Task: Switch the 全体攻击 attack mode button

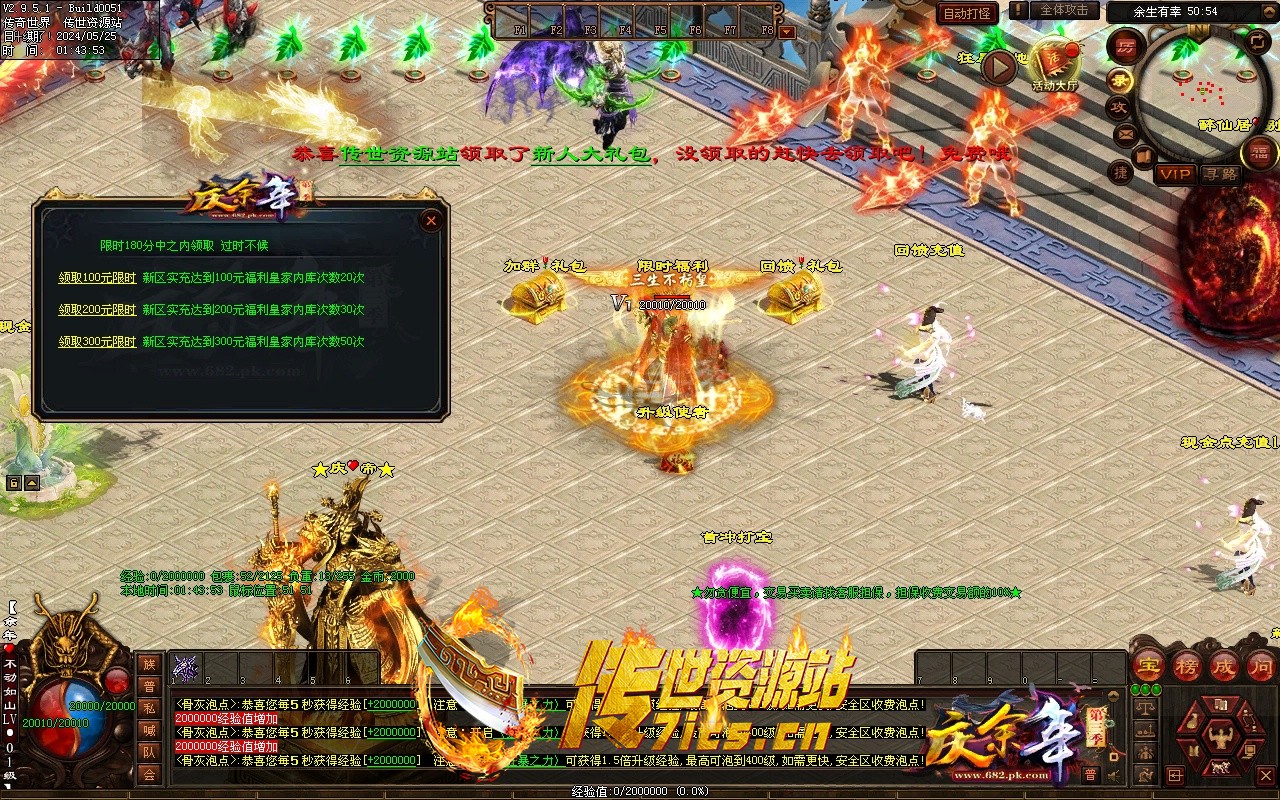Action: coord(1064,10)
